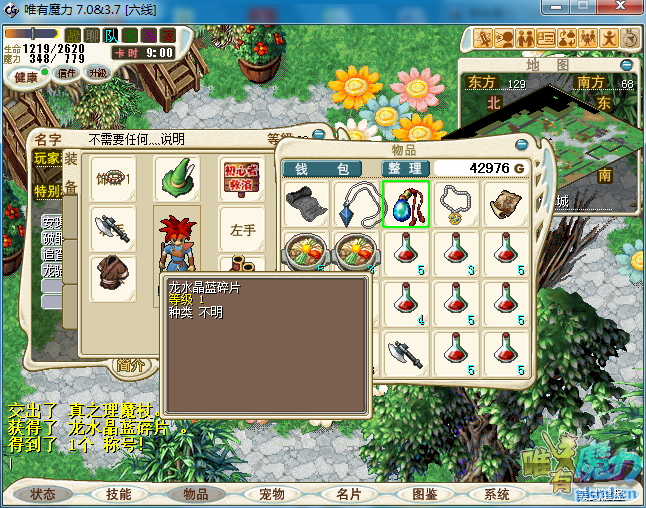
Task: Select the axe in the inventory
Action: tap(406, 355)
